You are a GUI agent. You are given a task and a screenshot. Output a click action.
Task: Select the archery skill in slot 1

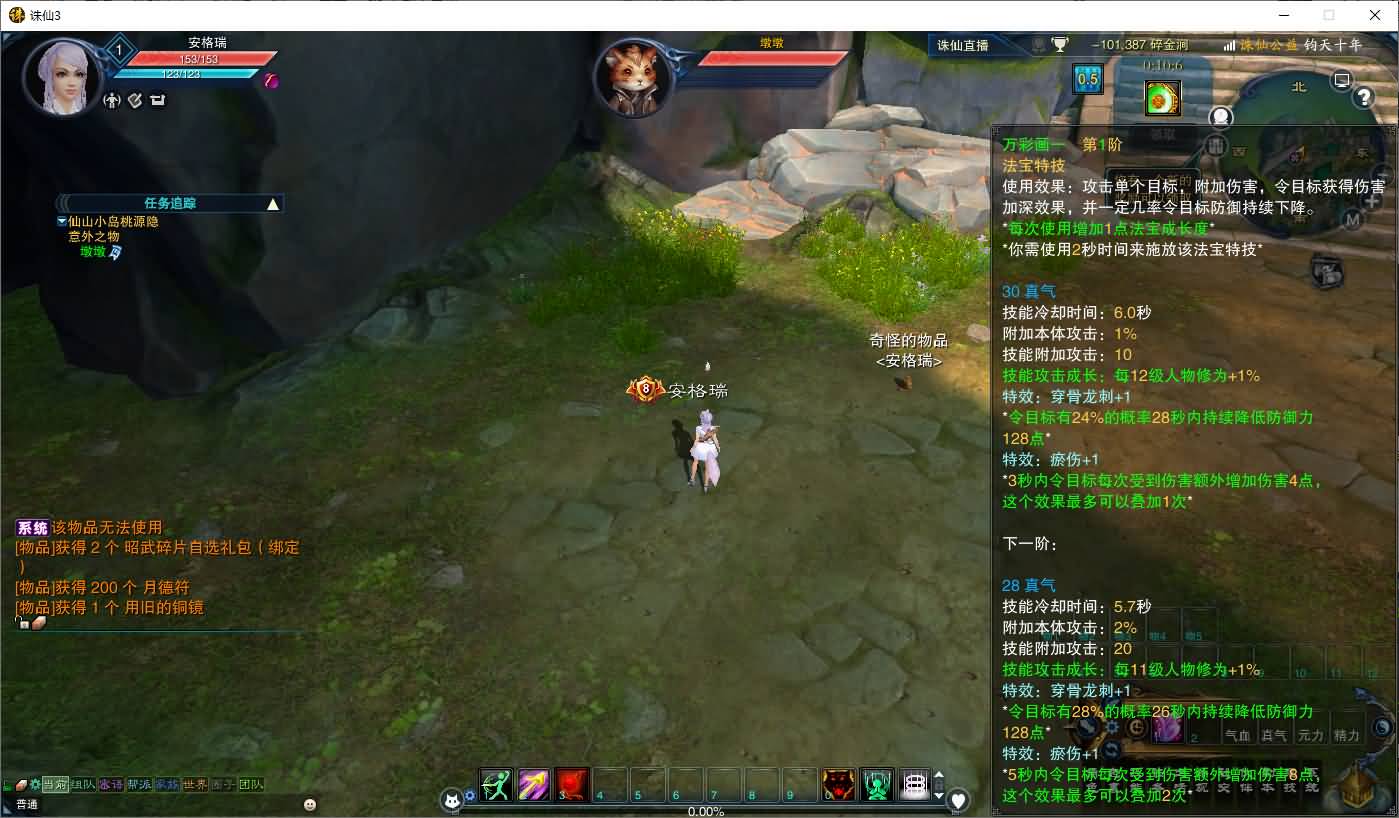[x=495, y=785]
